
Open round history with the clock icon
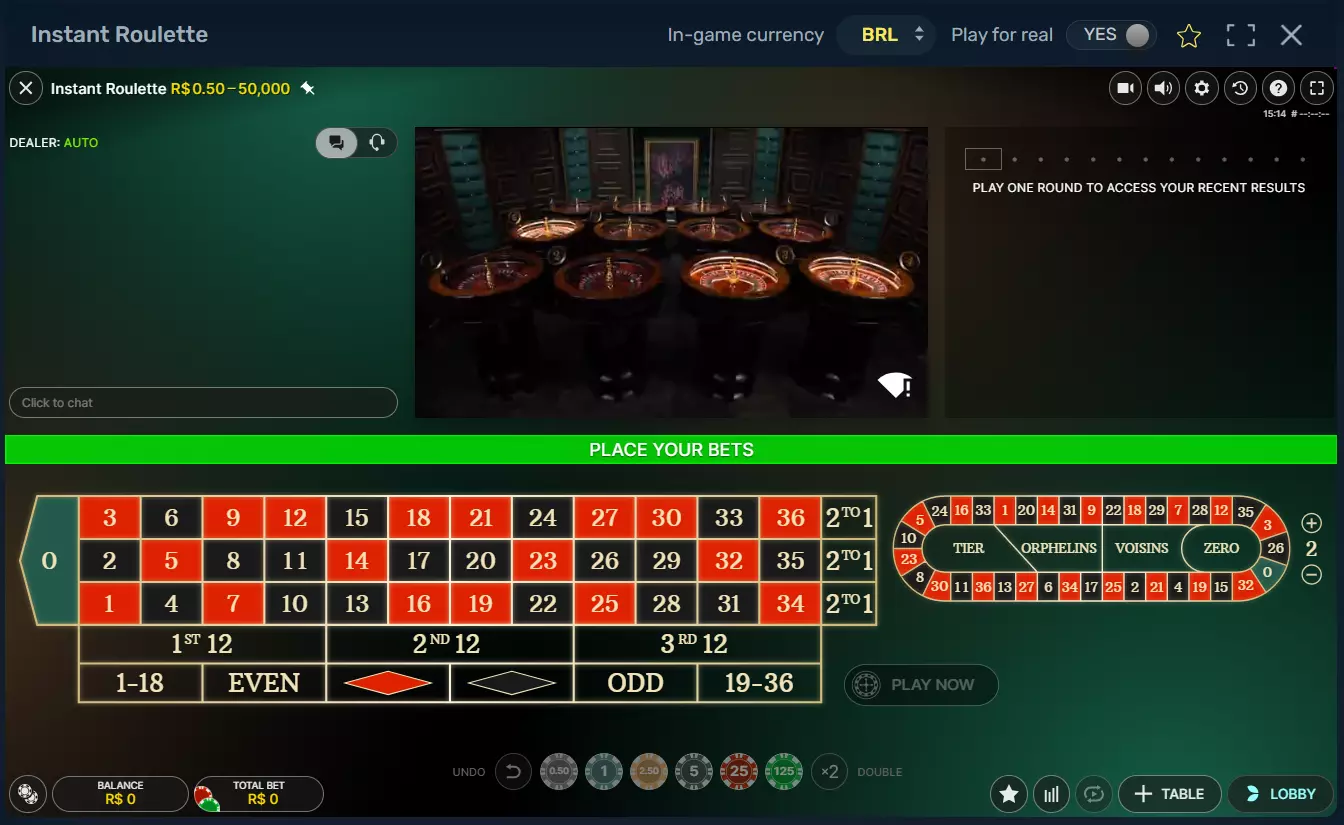point(1240,88)
